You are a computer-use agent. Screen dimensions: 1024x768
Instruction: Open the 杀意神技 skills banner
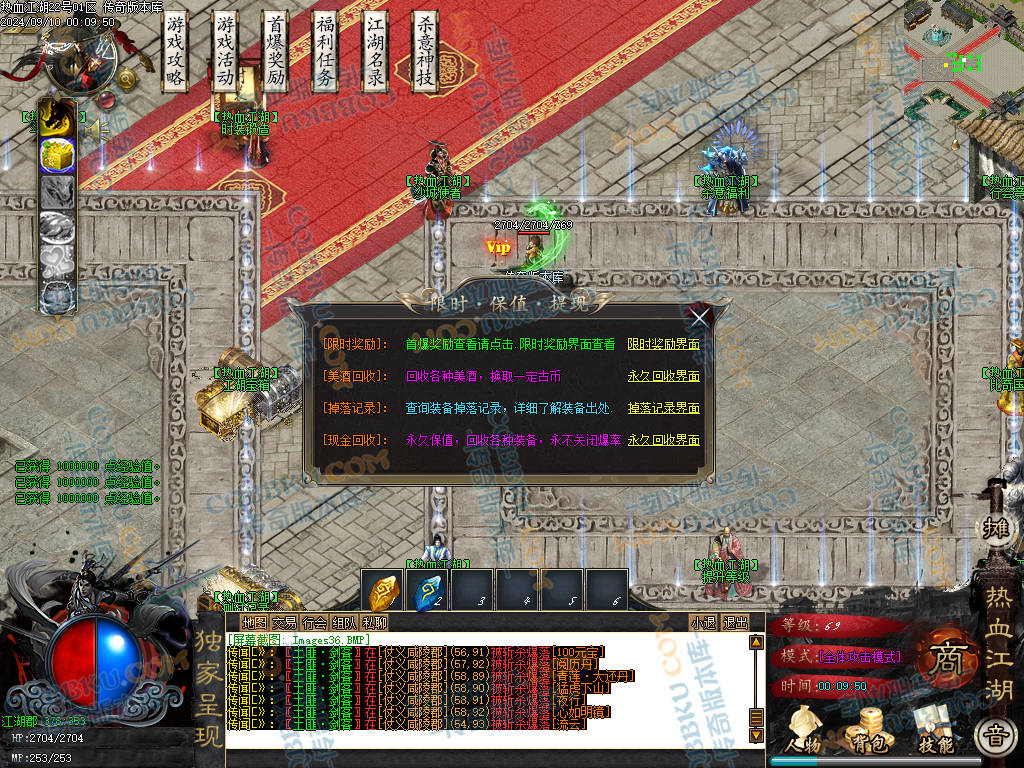(x=425, y=52)
